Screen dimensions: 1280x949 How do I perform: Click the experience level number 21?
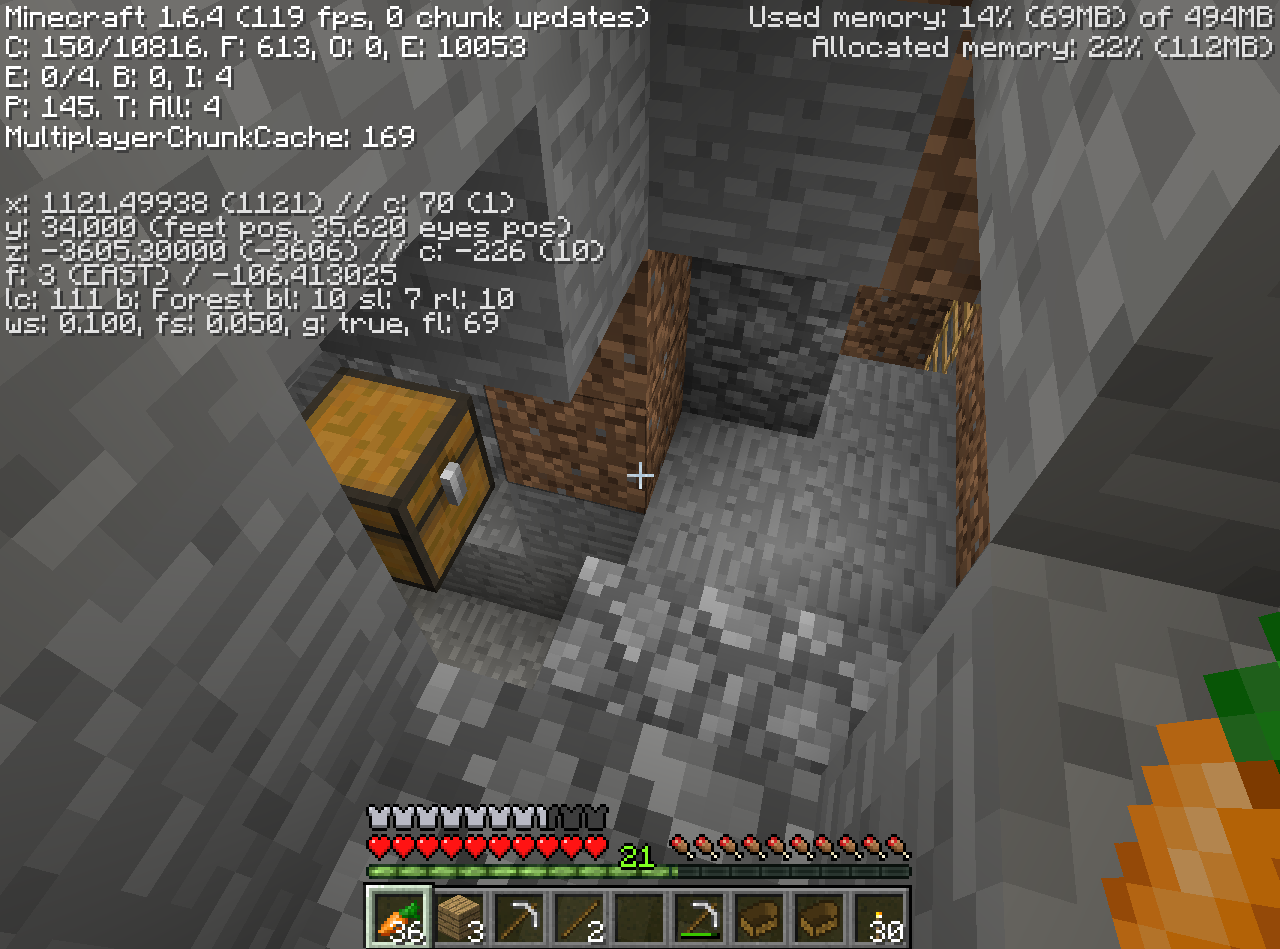click(636, 858)
